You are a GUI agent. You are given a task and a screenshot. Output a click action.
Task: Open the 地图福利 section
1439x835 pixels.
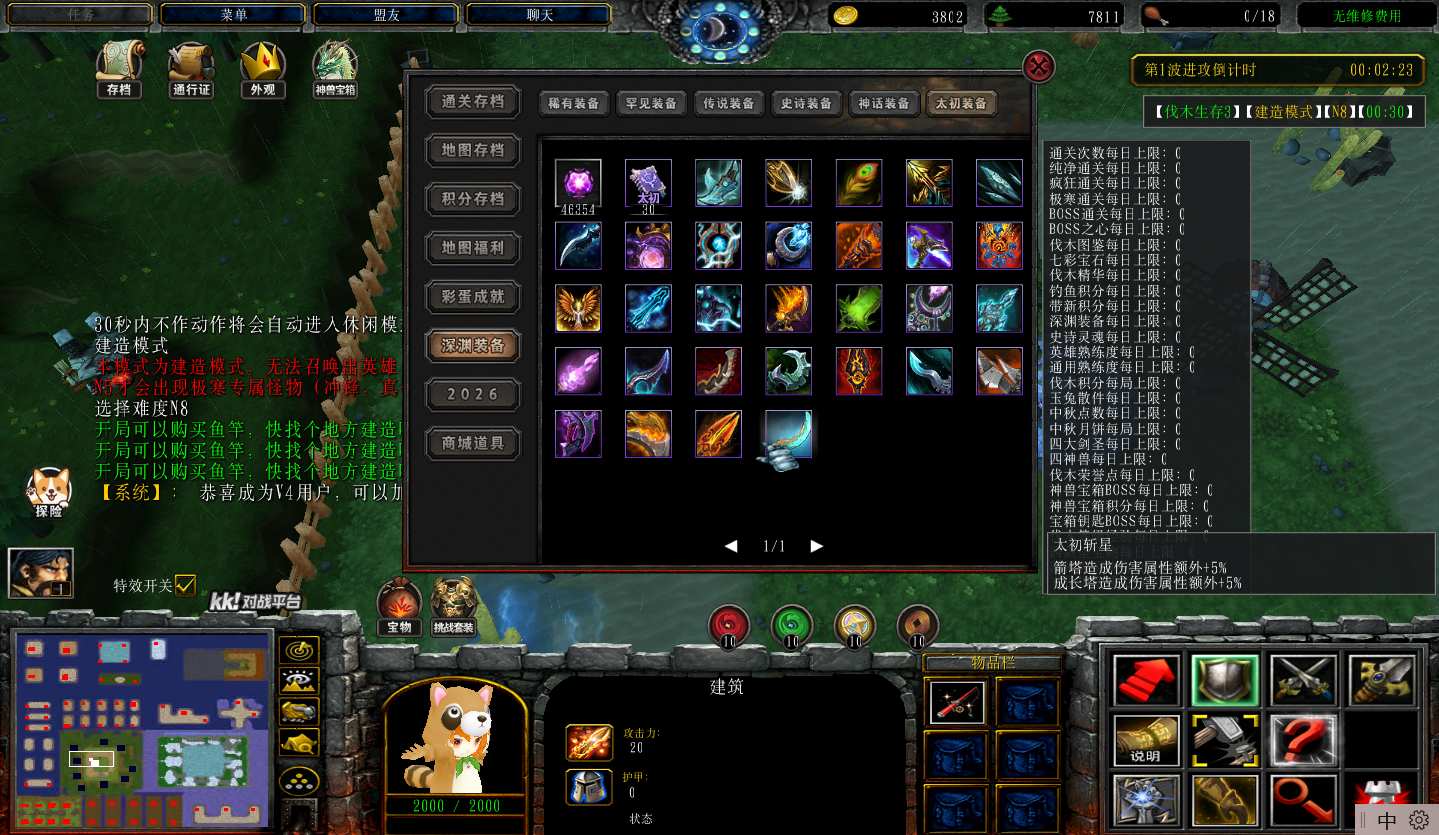(x=473, y=247)
